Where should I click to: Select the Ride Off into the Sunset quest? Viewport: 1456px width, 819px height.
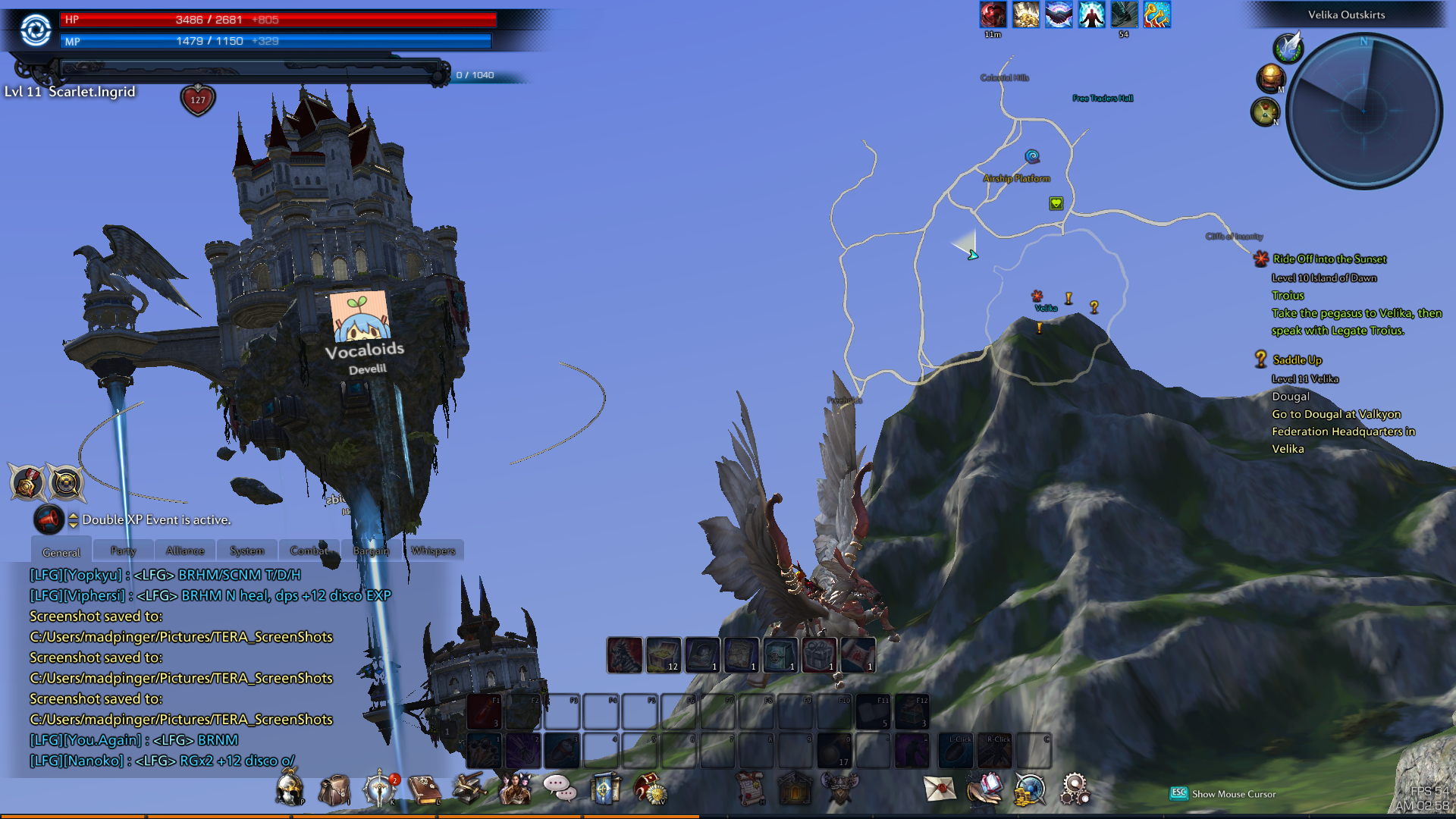[x=1329, y=259]
